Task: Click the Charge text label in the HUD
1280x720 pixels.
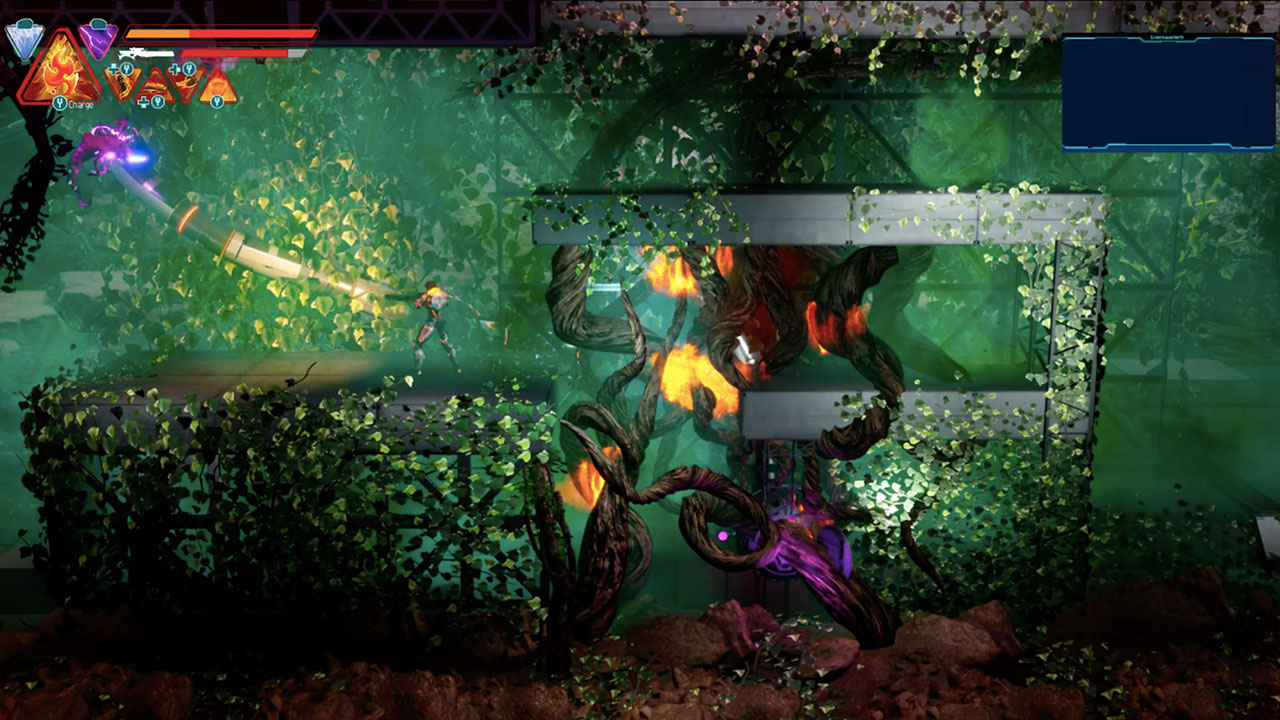Action: tap(80, 103)
